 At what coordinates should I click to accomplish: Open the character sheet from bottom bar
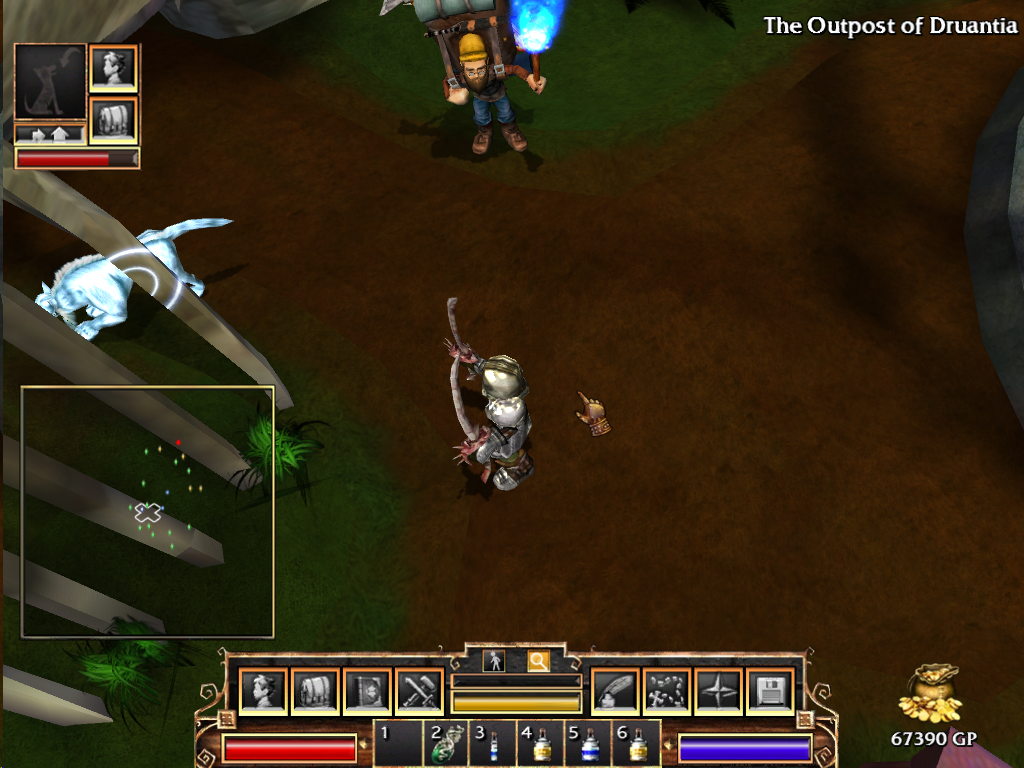point(263,691)
